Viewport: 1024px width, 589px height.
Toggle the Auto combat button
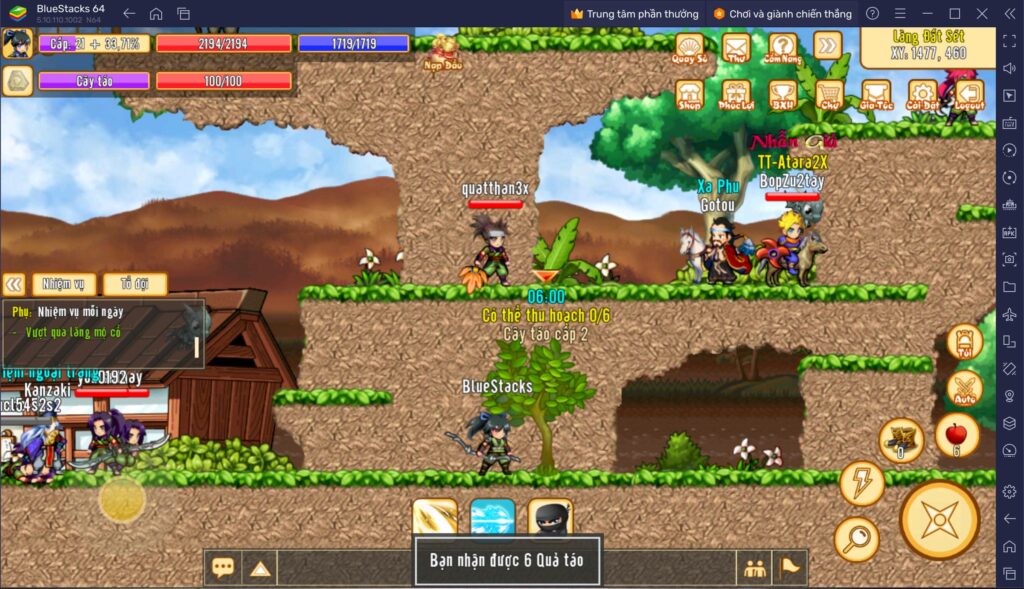click(965, 389)
